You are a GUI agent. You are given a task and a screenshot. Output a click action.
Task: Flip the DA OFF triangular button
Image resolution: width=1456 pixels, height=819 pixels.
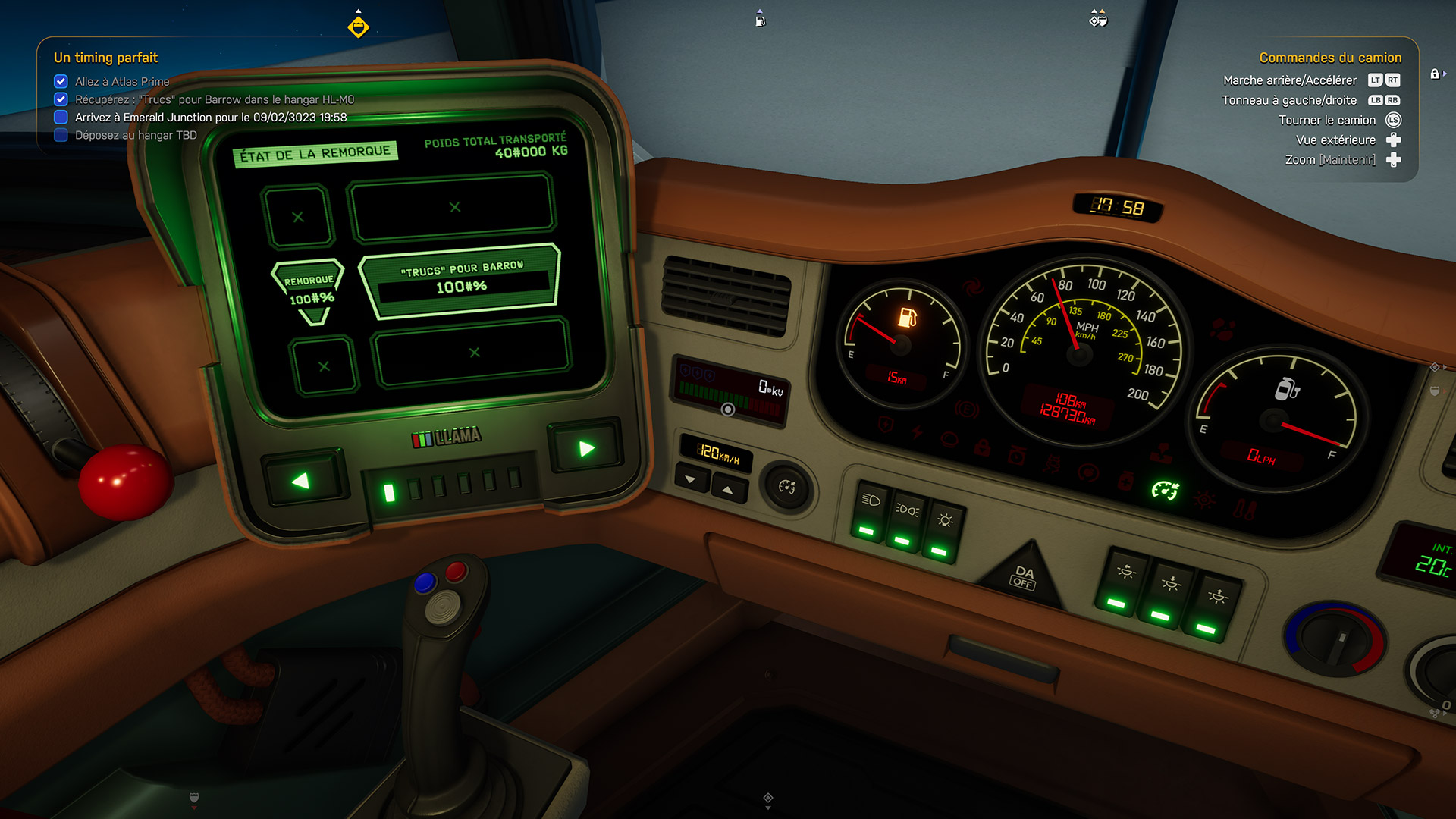tap(1023, 578)
